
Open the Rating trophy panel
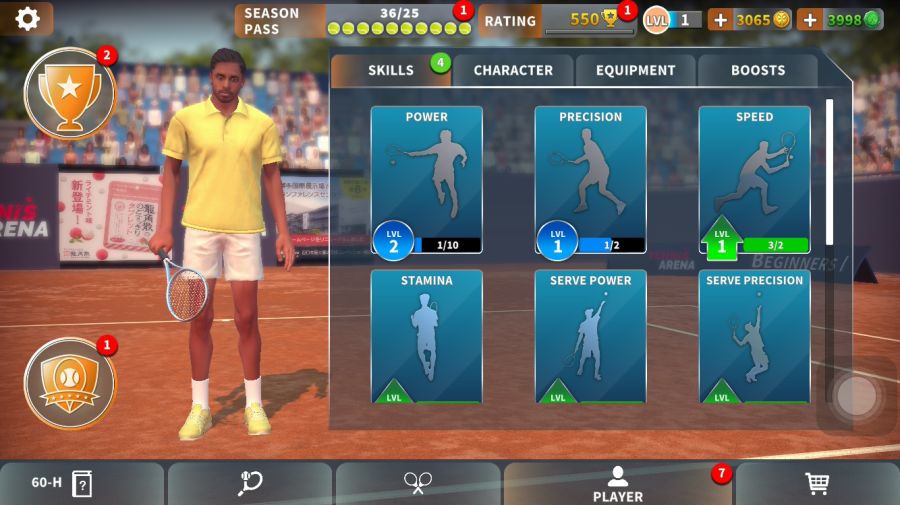(555, 20)
